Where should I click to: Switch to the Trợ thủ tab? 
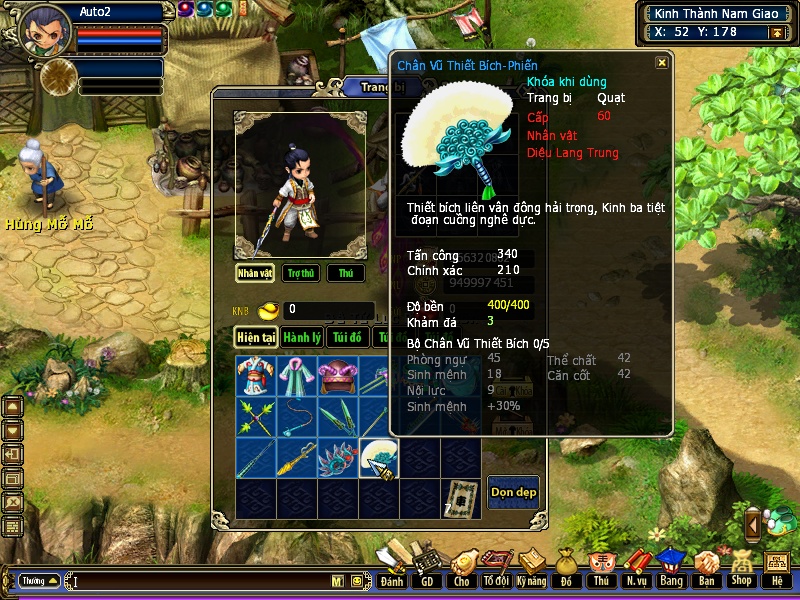point(300,273)
